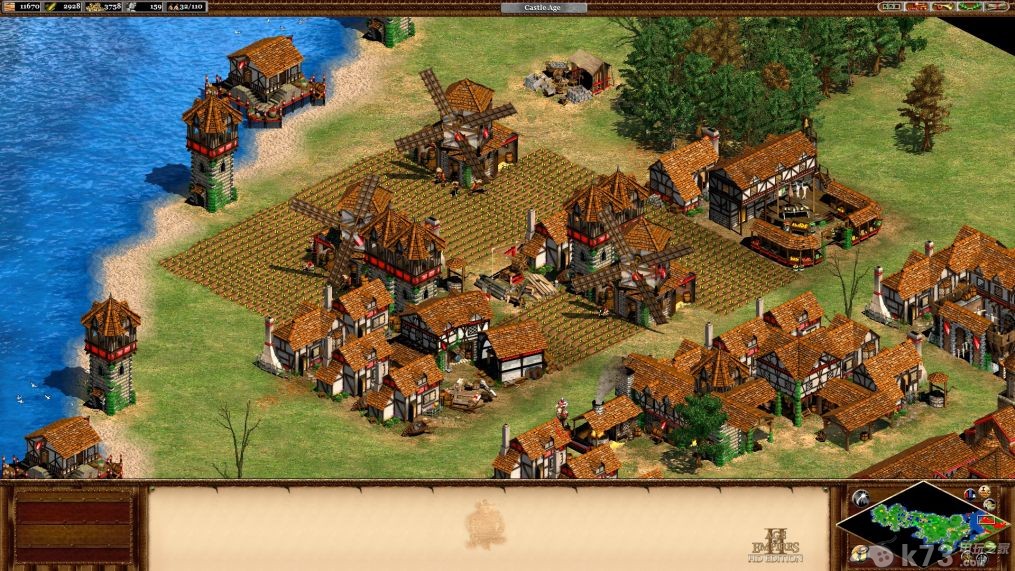The width and height of the screenshot is (1015, 571).
Task: Toggle the round red-and-blue minimap mode button
Action: coord(968,492)
